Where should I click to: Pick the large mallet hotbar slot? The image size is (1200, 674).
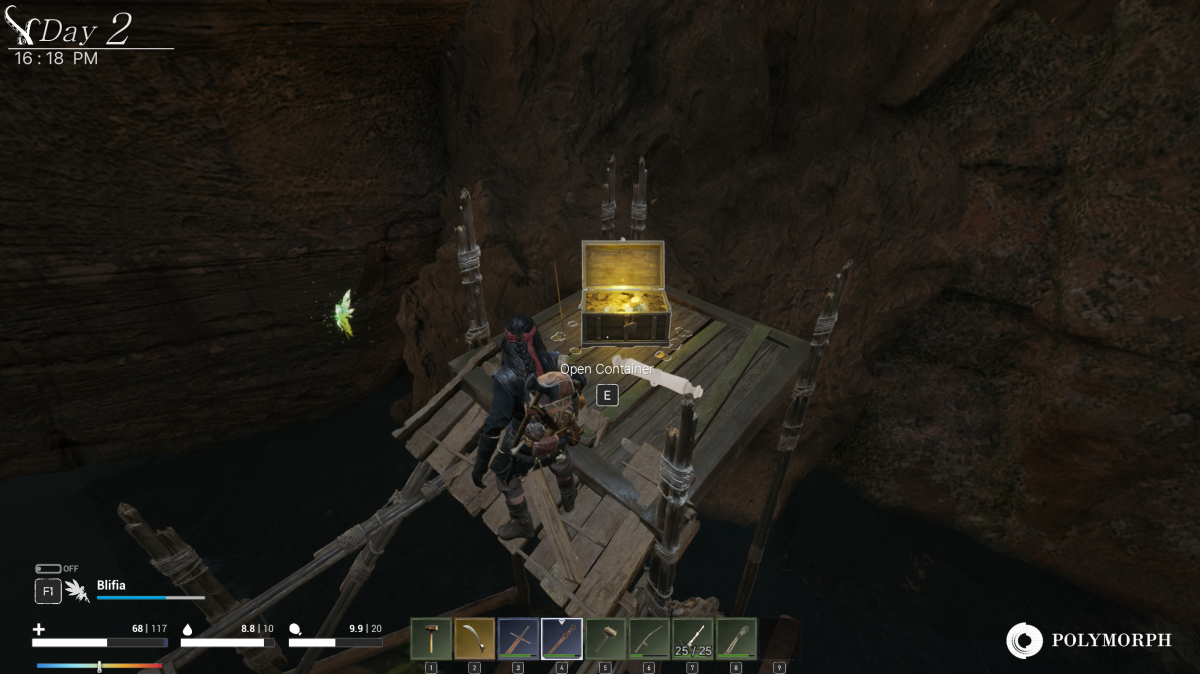pos(605,639)
